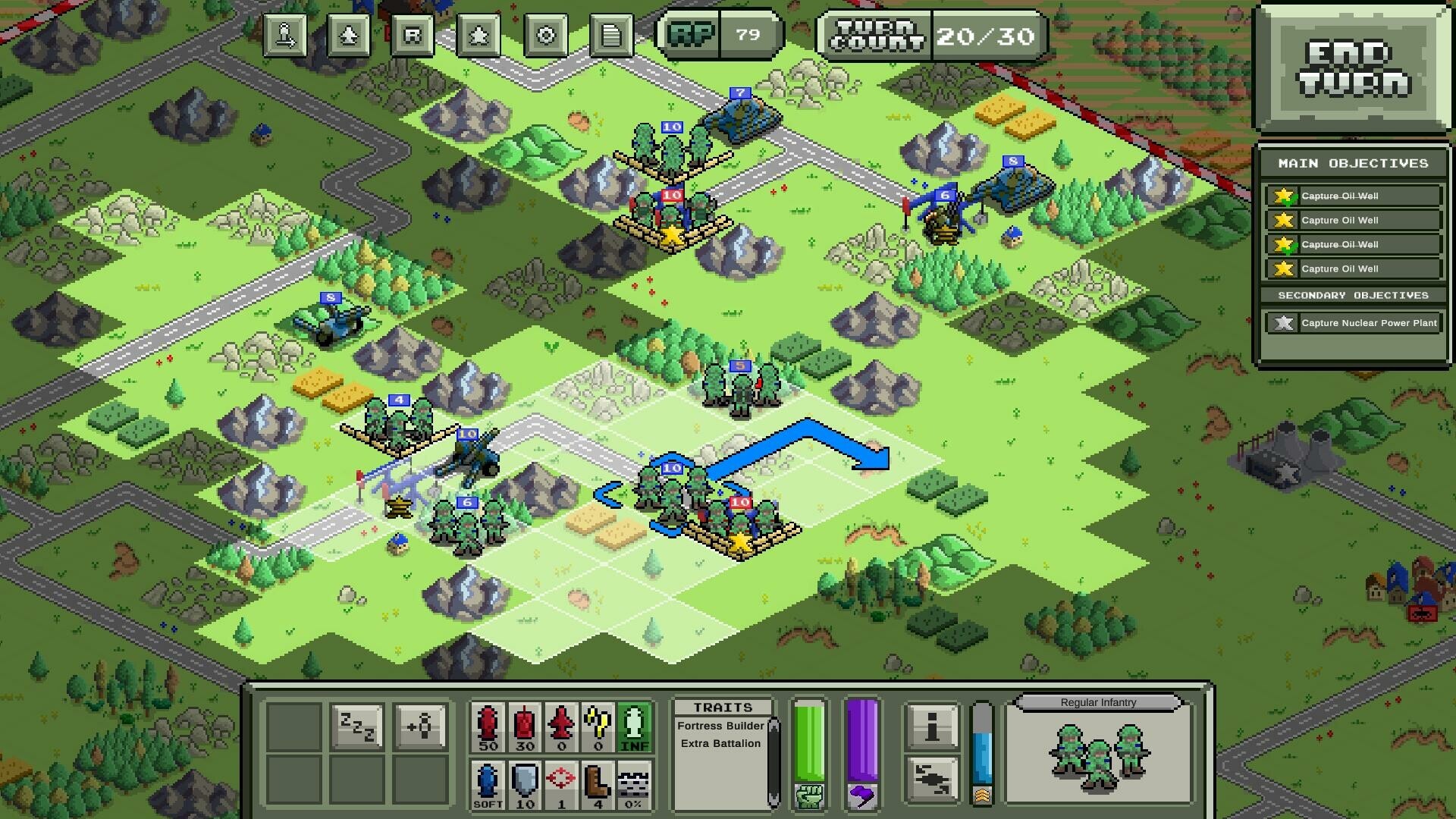The height and width of the screenshot is (819, 1456).
Task: Click the Fortress Builder trait entry
Action: click(x=720, y=726)
